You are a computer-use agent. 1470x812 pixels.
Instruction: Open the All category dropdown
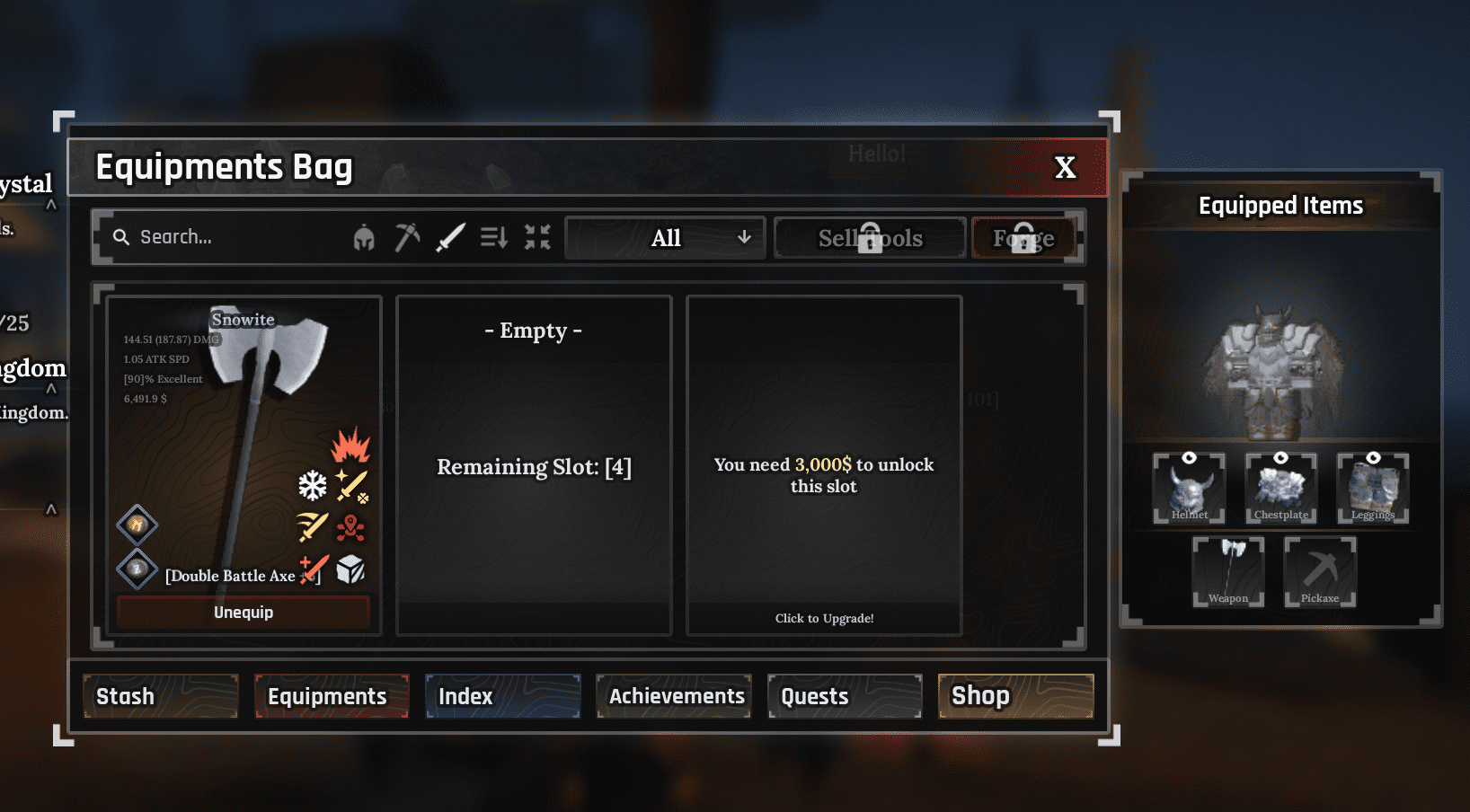(x=664, y=237)
